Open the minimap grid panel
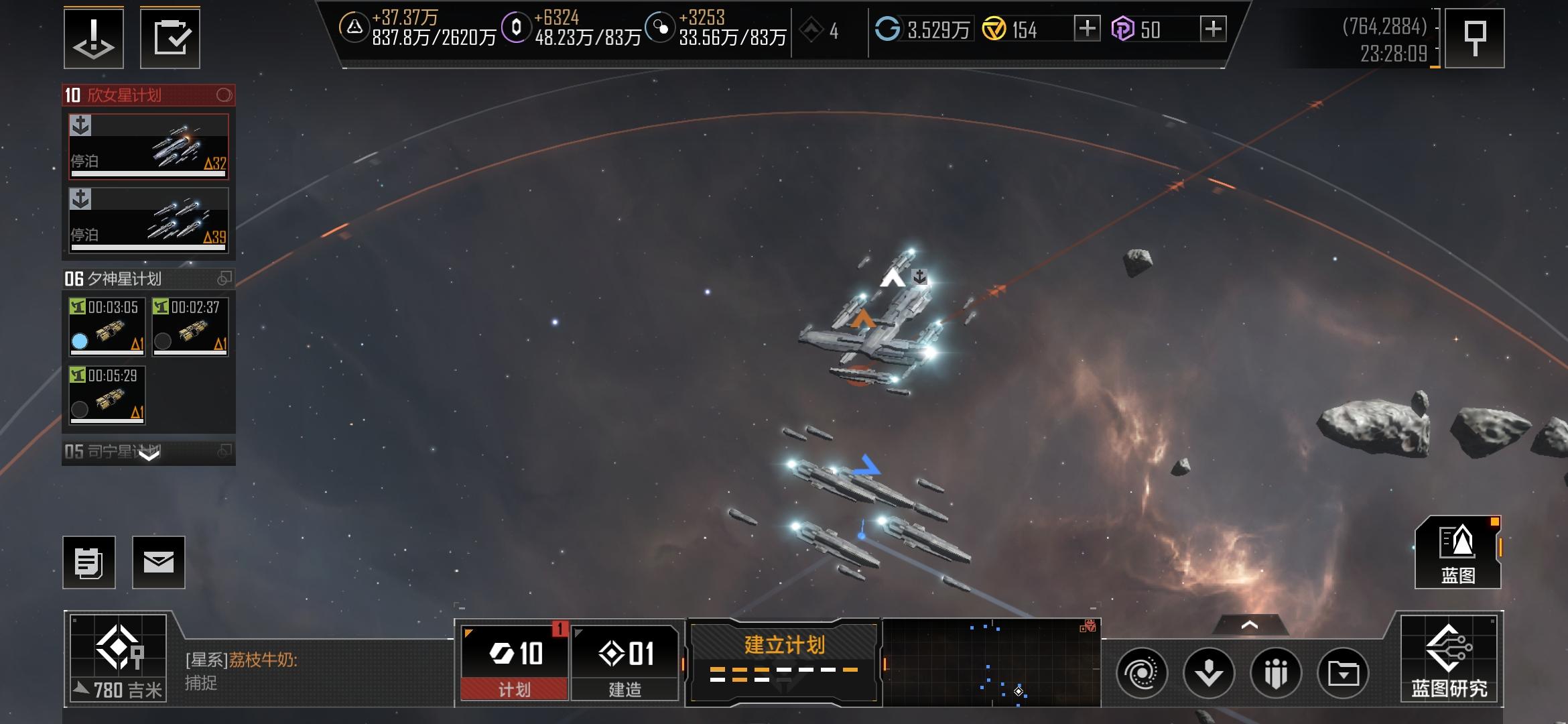Image resolution: width=1568 pixels, height=724 pixels. coord(992,662)
